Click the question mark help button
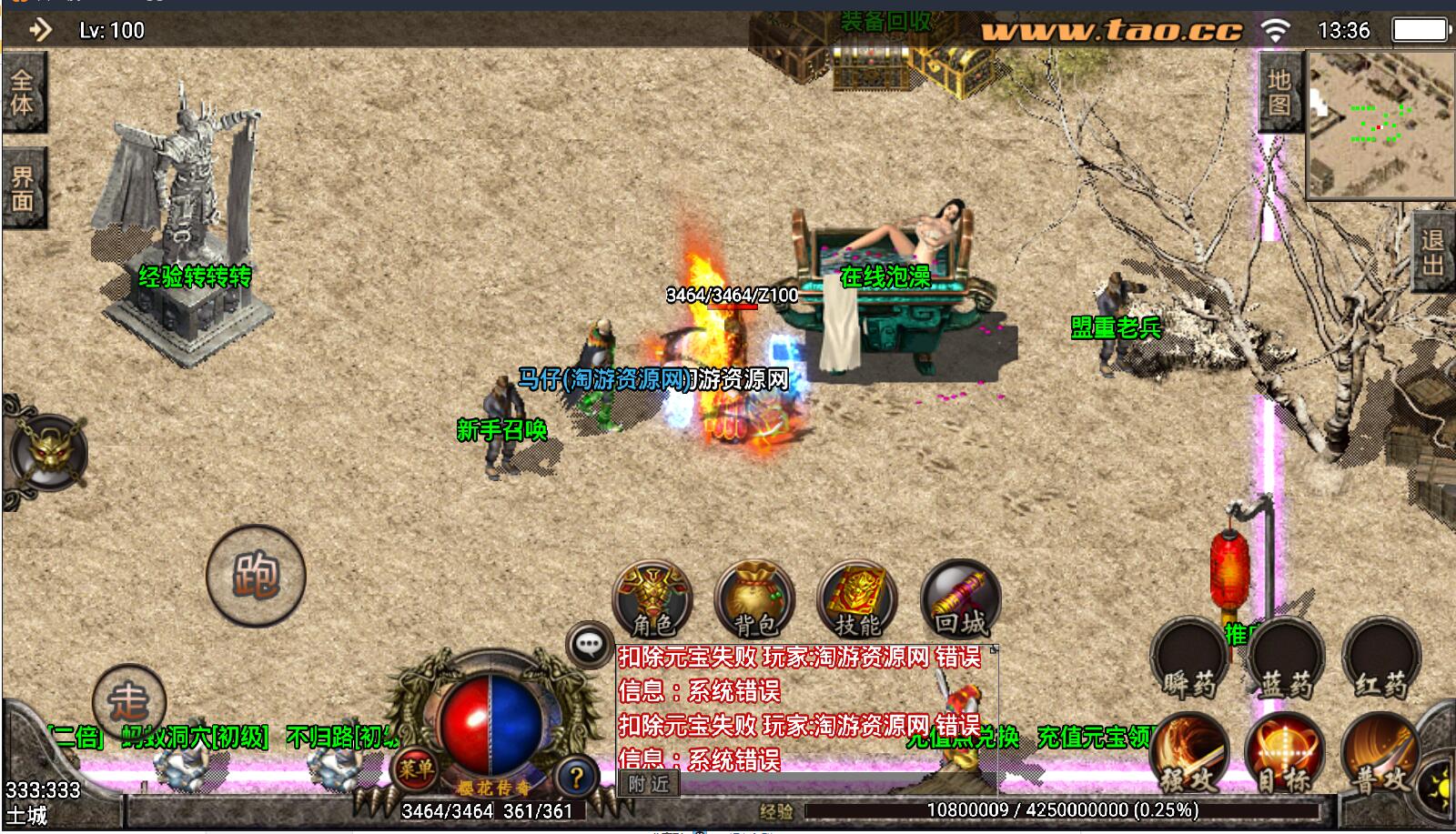This screenshot has height=834, width=1456. pyautogui.click(x=575, y=778)
